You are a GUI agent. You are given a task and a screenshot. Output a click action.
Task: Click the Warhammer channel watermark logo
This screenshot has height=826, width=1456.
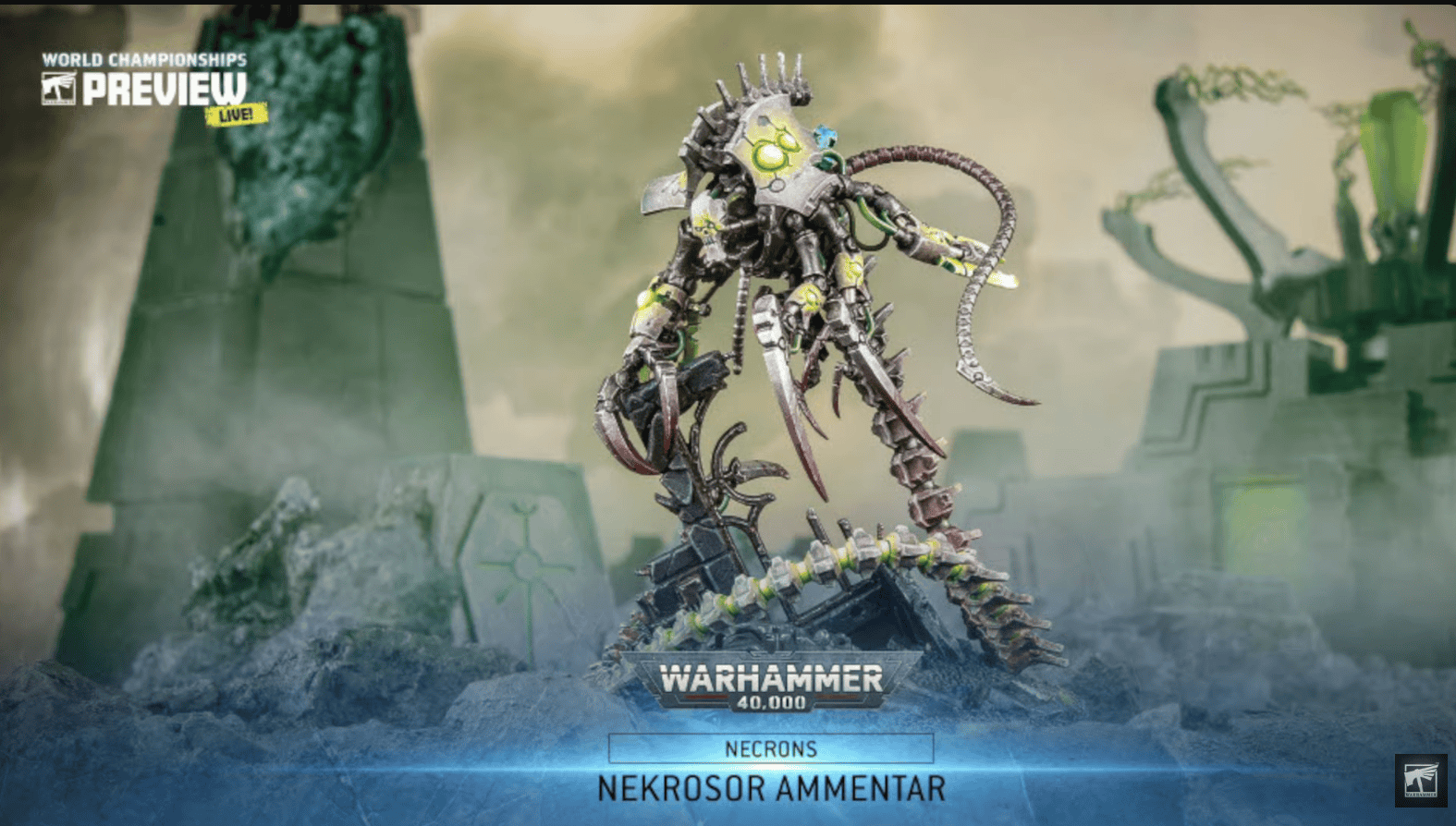pos(1421,780)
